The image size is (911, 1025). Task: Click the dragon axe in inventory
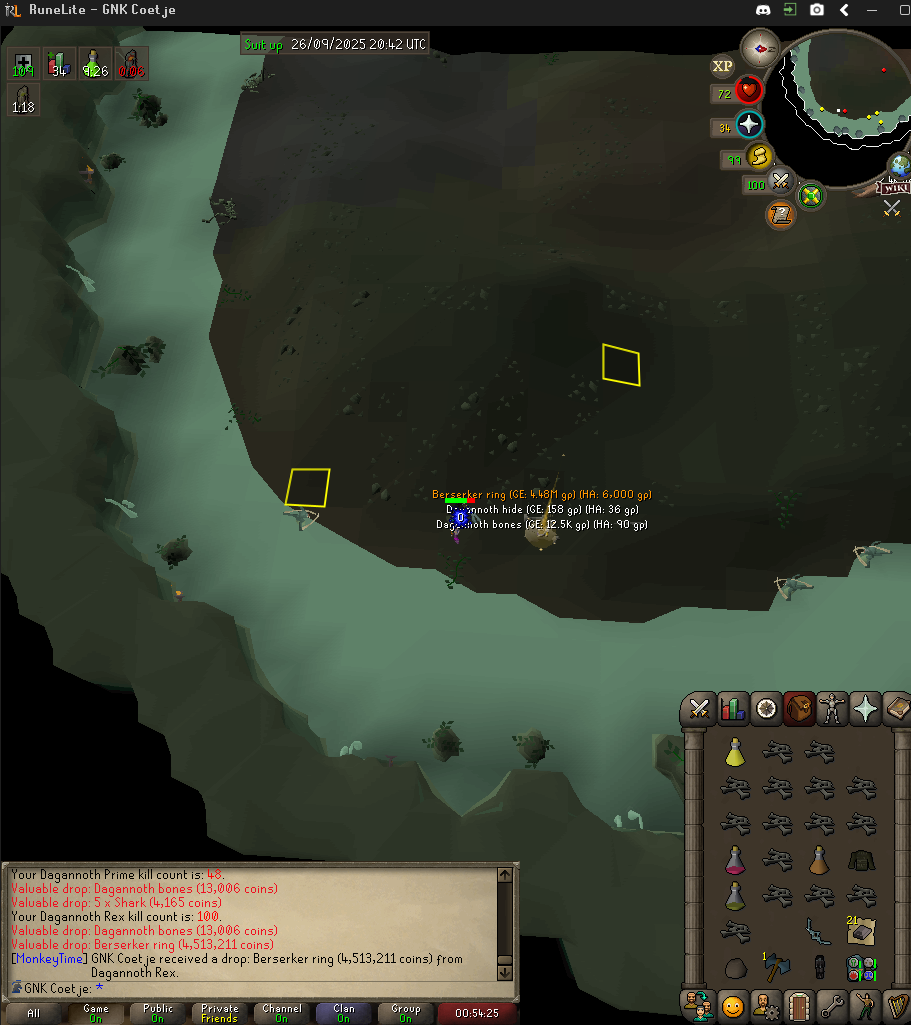(x=777, y=968)
